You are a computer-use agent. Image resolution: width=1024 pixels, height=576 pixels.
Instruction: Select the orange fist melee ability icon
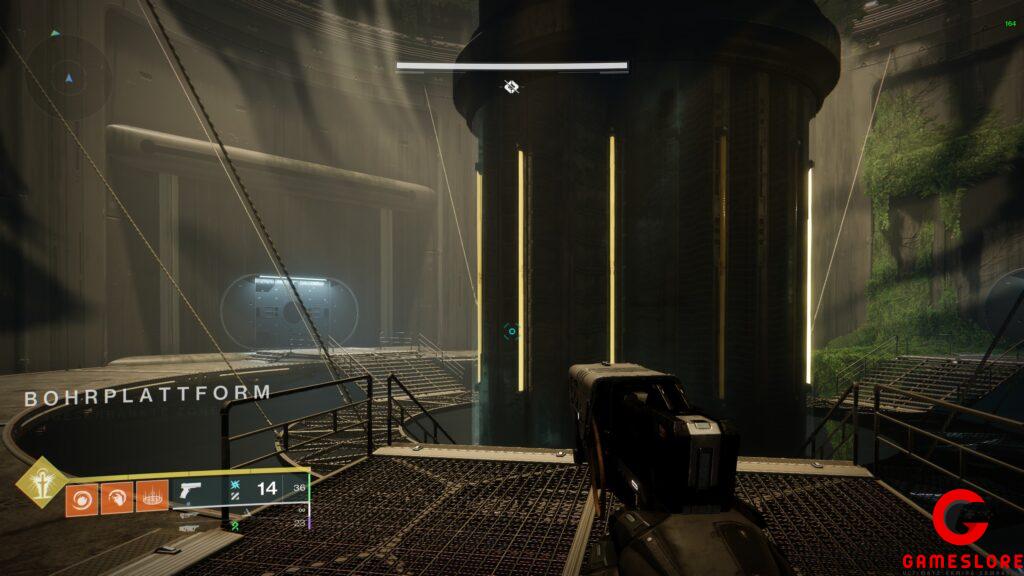pos(116,496)
